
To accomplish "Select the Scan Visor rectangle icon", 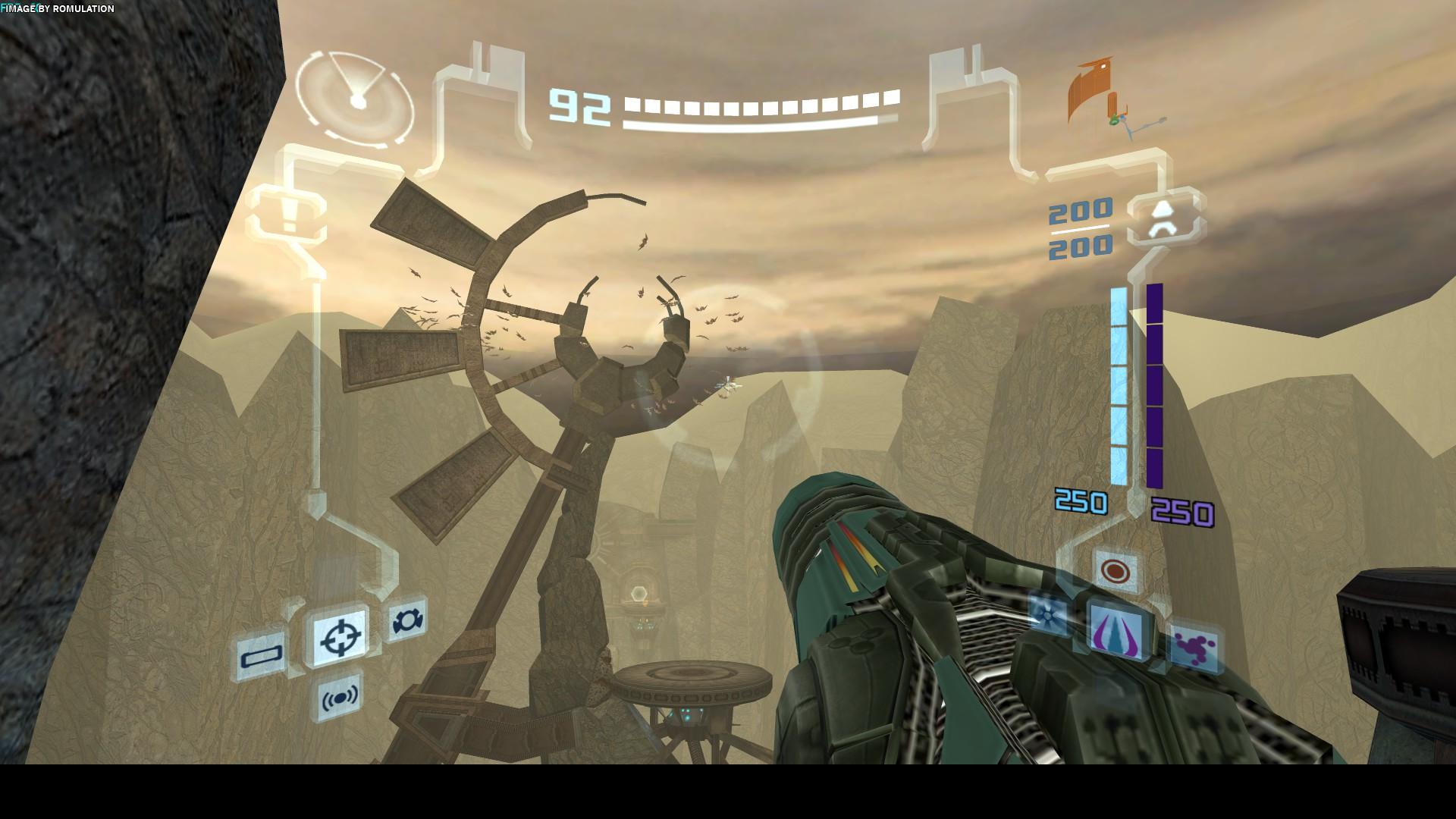I will click(x=262, y=654).
